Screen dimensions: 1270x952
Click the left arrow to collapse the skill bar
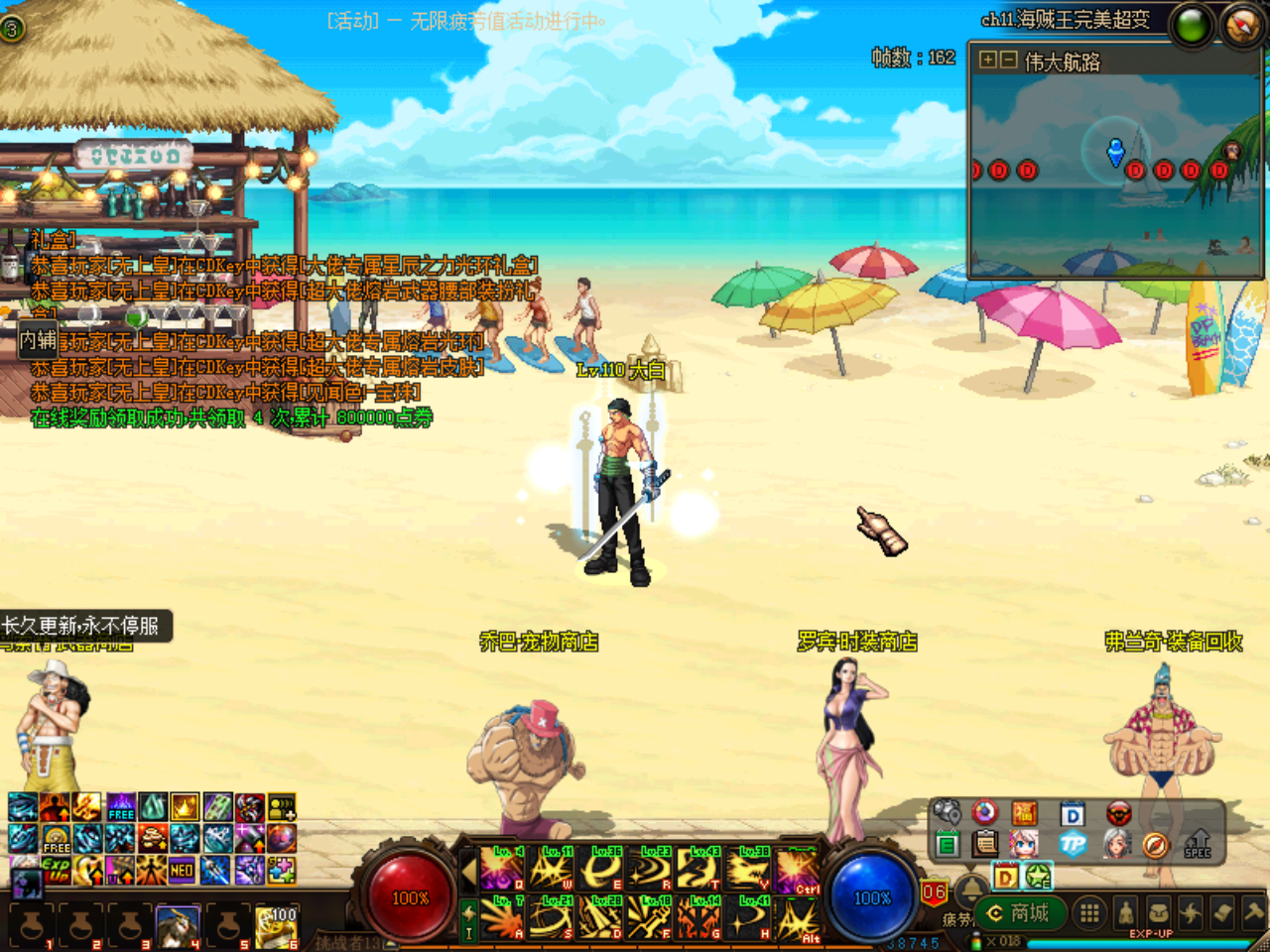coord(469,869)
